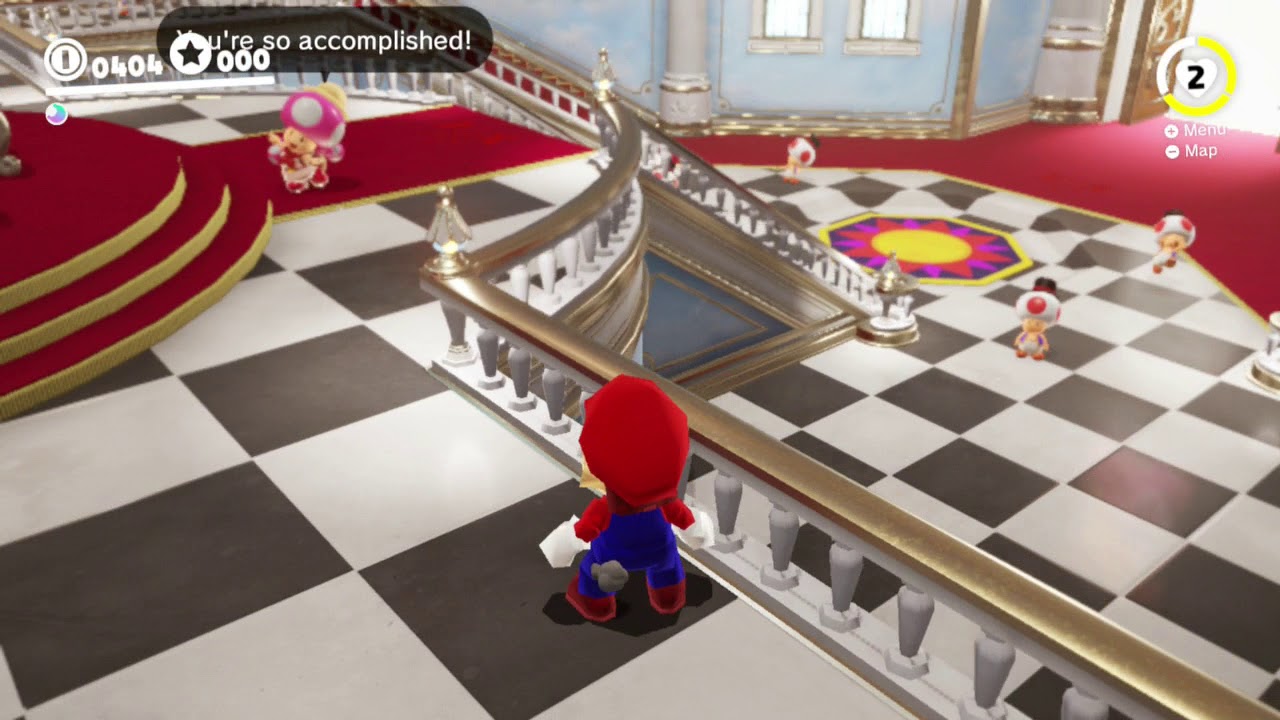Click the purple regional coin icon
The height and width of the screenshot is (720, 1280).
55,114
